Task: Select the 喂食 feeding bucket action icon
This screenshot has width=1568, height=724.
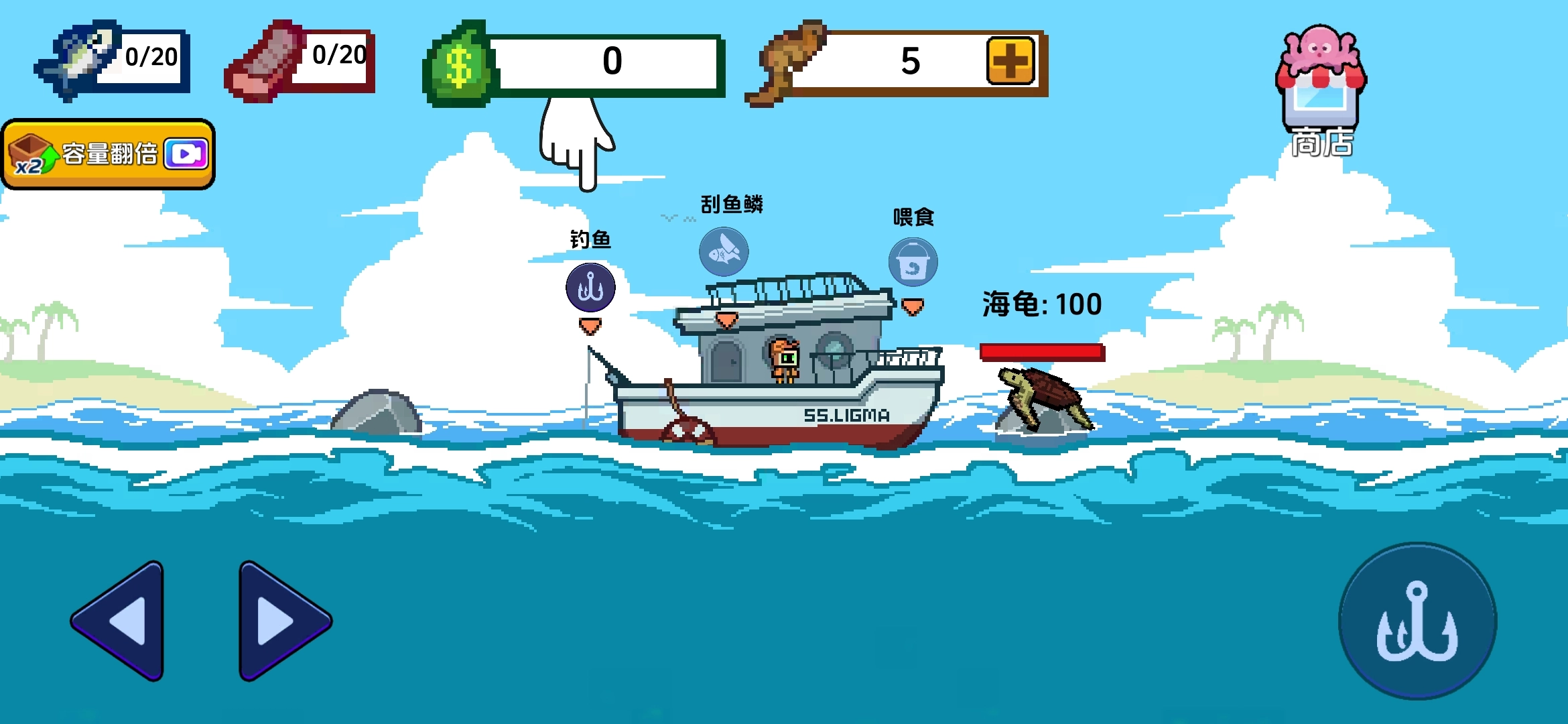Action: (x=912, y=263)
